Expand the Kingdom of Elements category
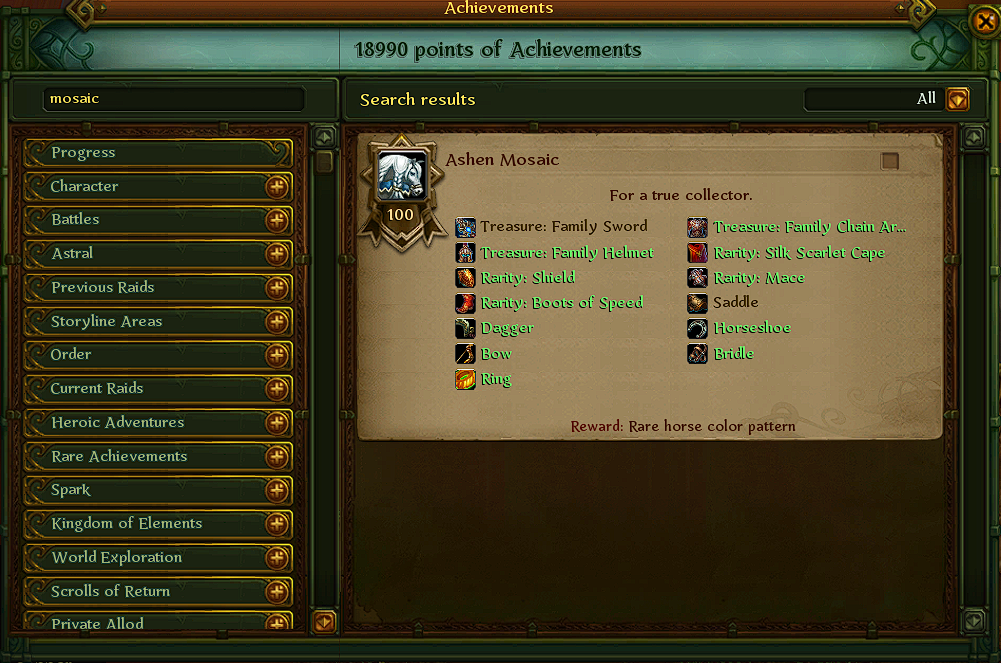 (277, 524)
